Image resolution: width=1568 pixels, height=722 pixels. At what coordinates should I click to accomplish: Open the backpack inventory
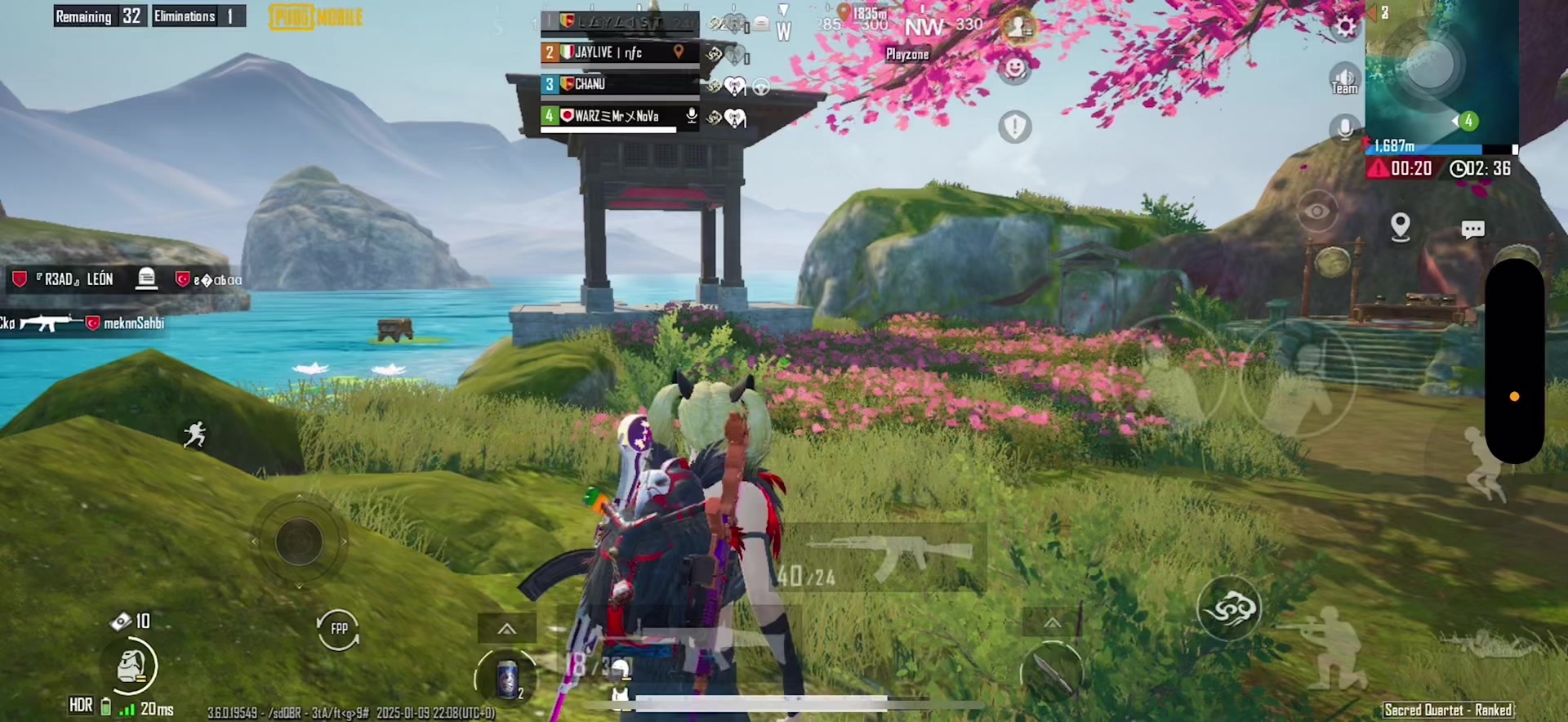[132, 666]
